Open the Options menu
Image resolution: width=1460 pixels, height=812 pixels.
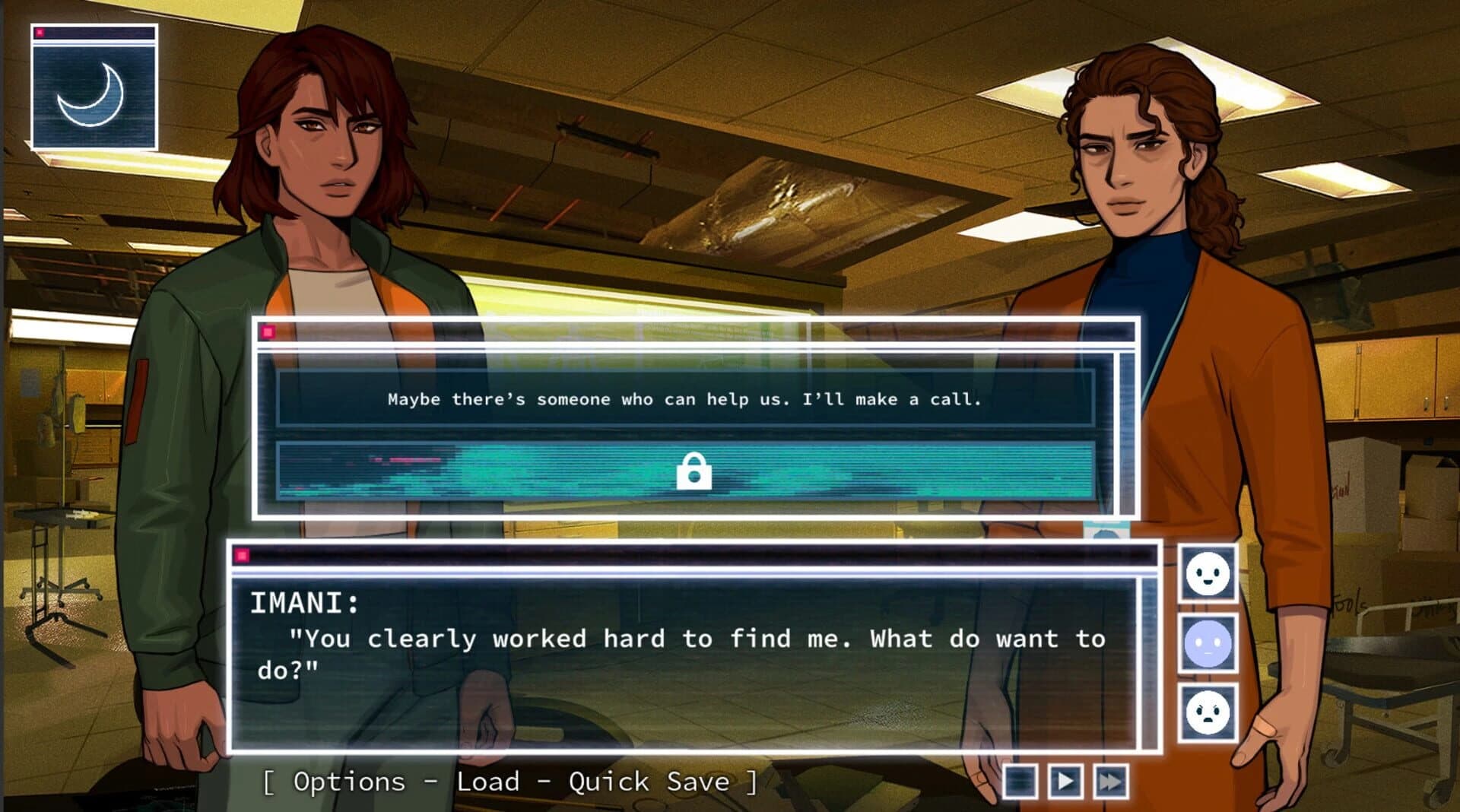click(349, 782)
